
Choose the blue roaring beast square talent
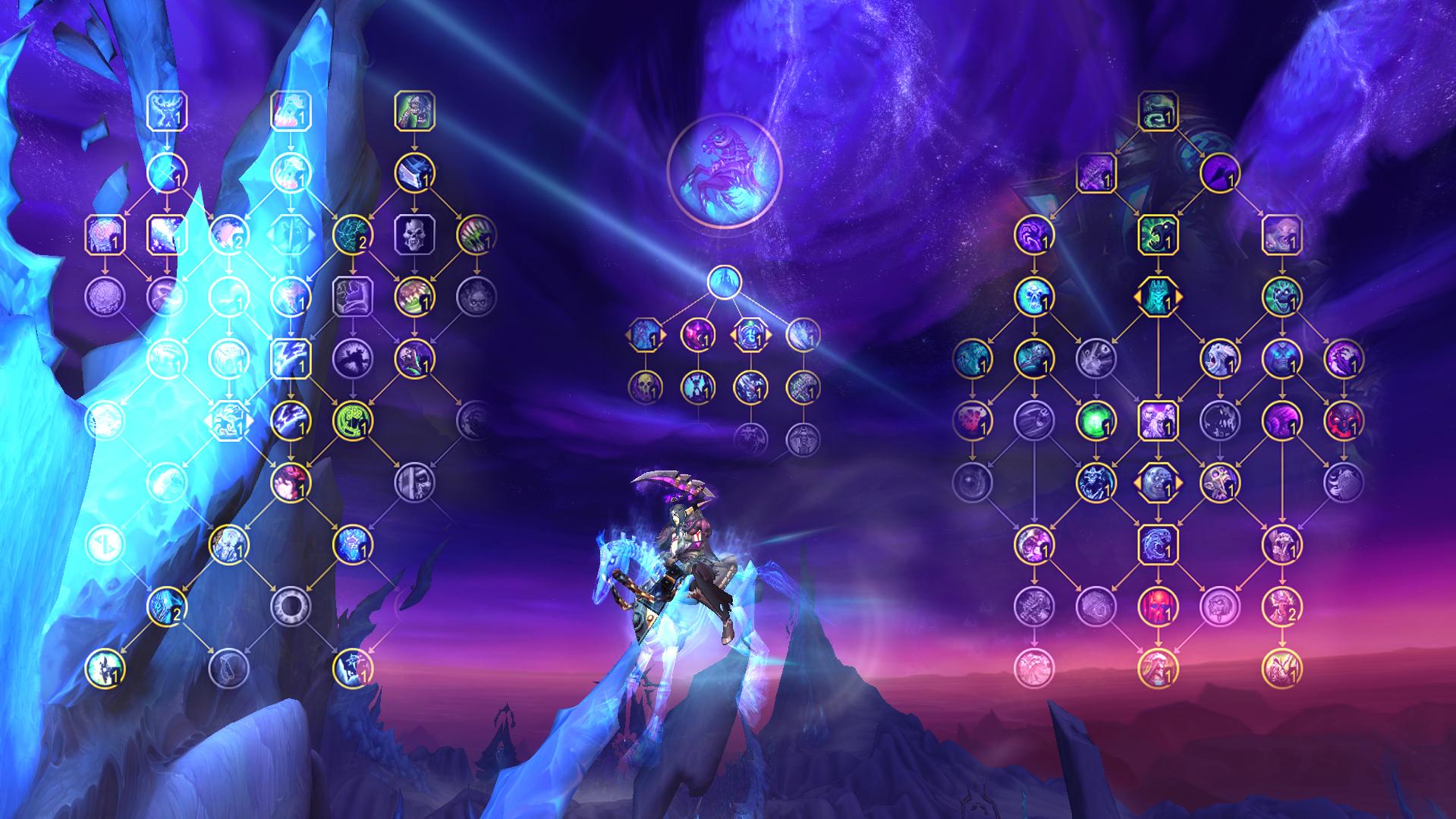[1158, 543]
